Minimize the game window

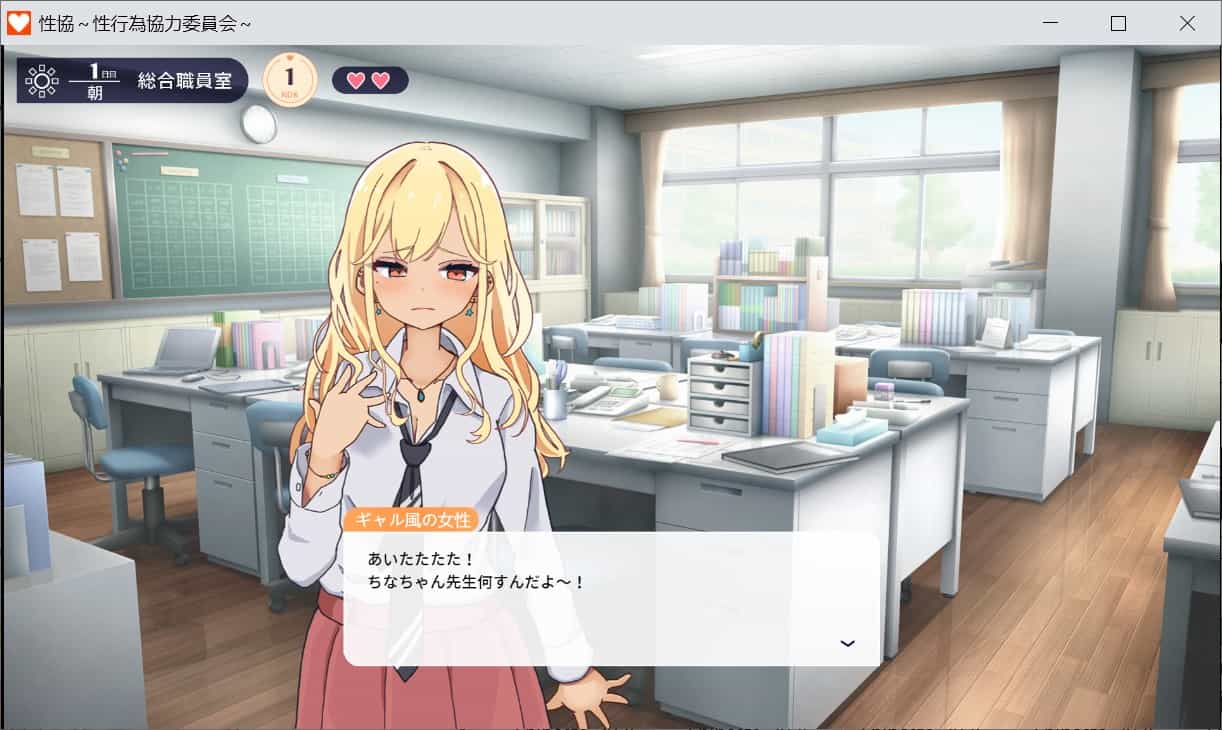[1050, 23]
